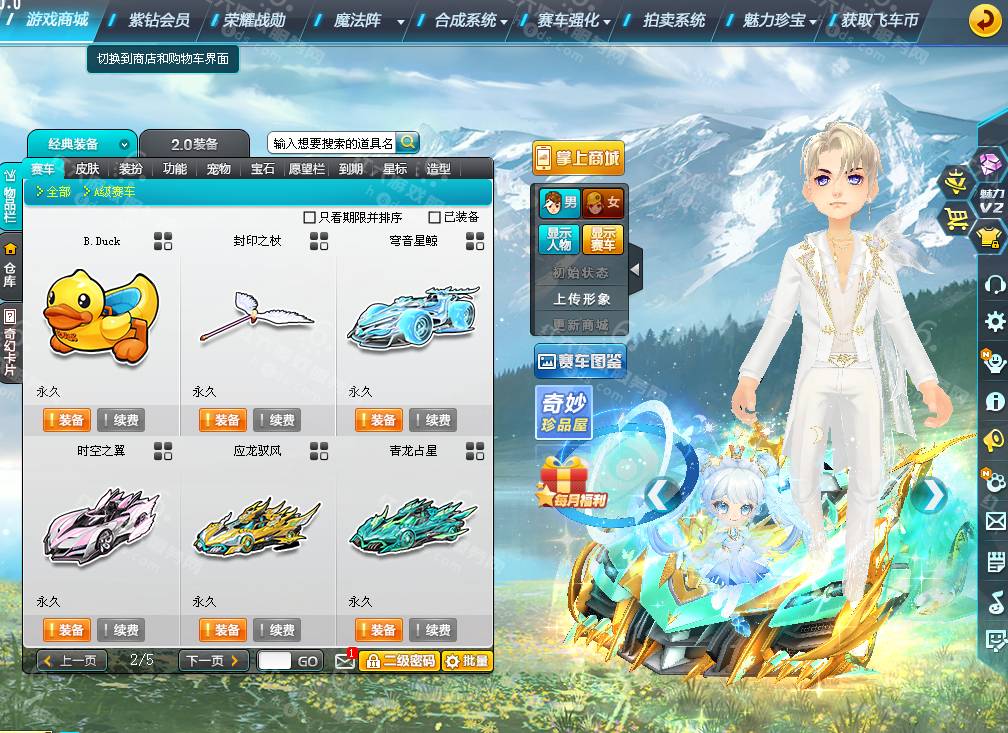The image size is (1008, 733).
Task: Tick the 已装备 equipped filter checkbox
Action: click(434, 217)
